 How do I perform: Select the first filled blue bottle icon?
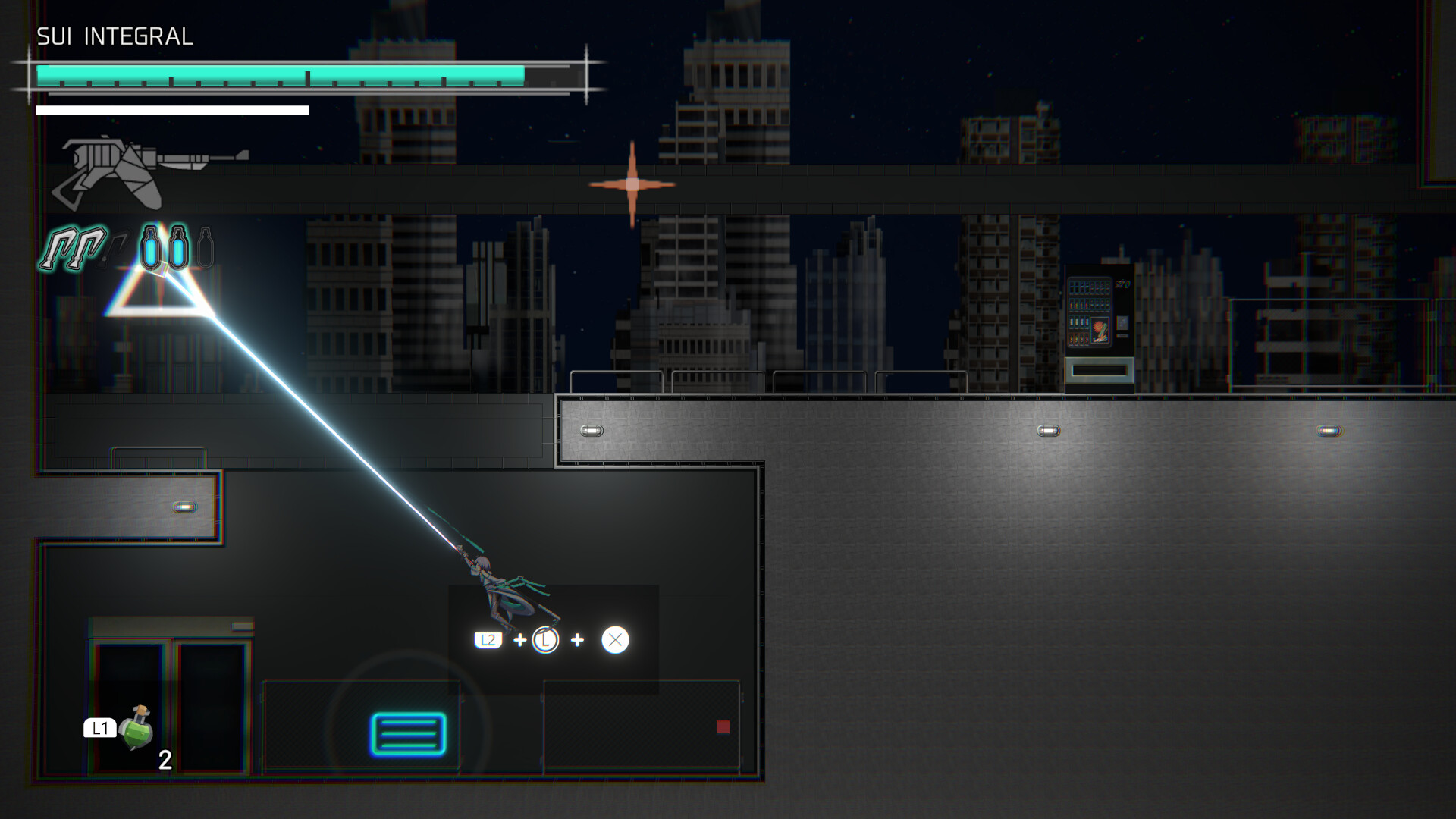[x=151, y=246]
